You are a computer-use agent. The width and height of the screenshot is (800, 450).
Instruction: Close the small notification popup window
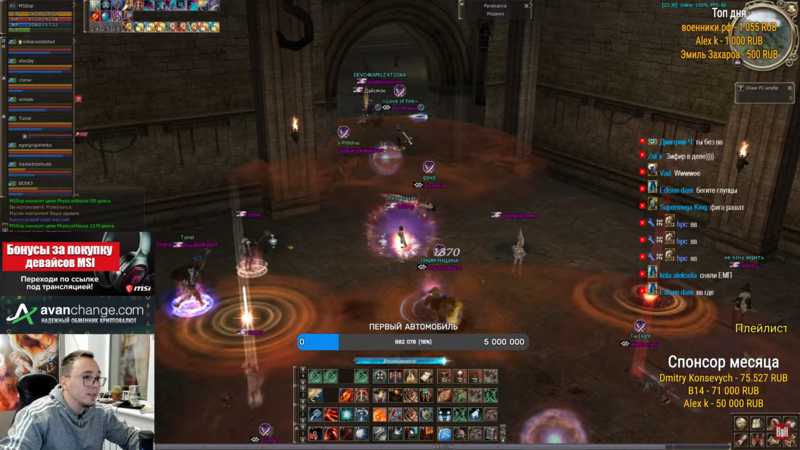pos(789,88)
